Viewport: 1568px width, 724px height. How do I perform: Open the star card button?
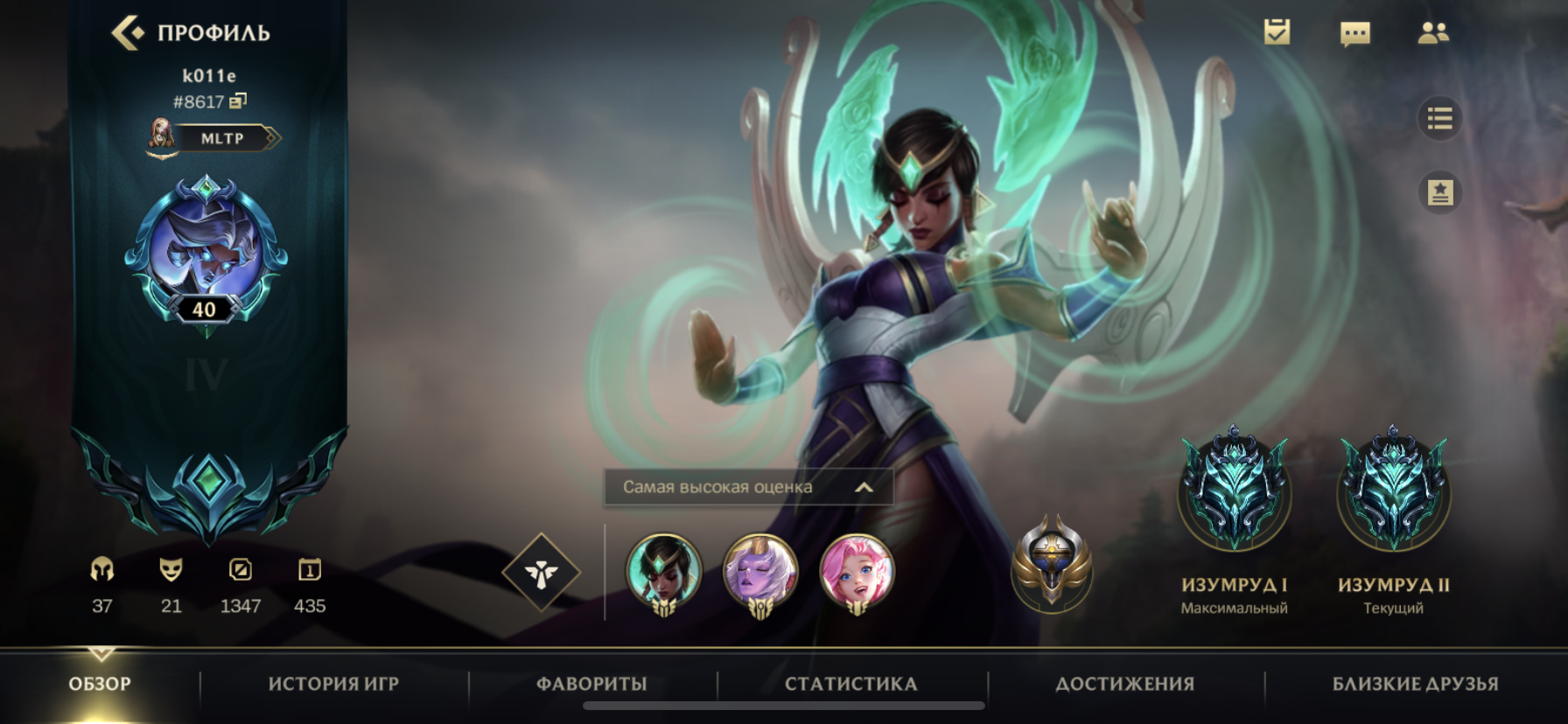coord(1439,192)
